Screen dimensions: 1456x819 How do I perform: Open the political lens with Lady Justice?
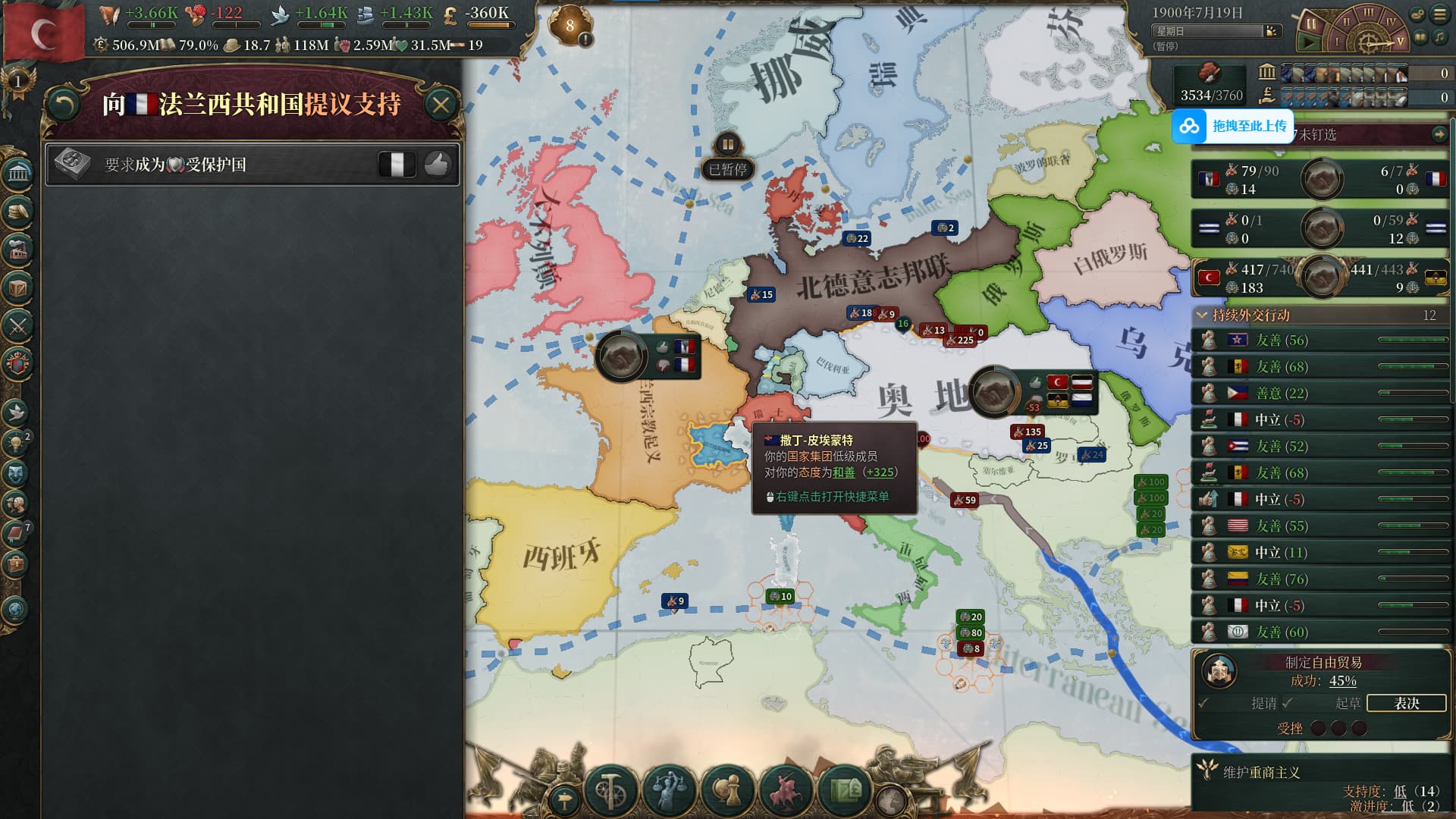pyautogui.click(x=669, y=789)
